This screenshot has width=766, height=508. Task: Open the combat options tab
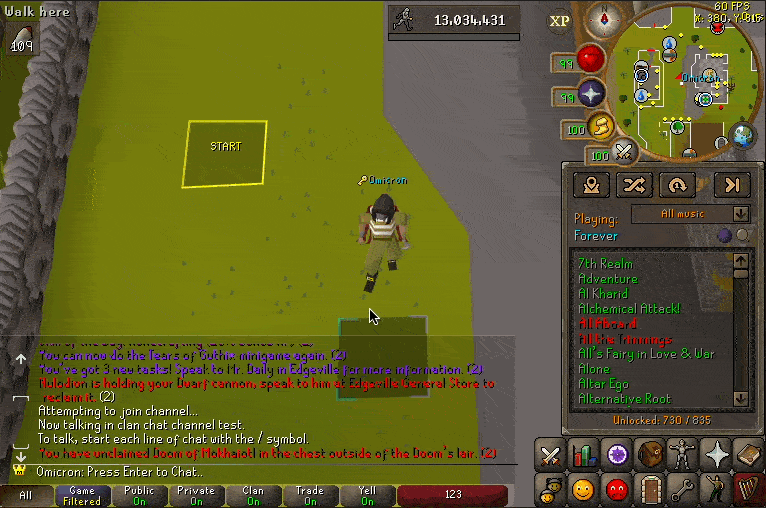coord(550,456)
